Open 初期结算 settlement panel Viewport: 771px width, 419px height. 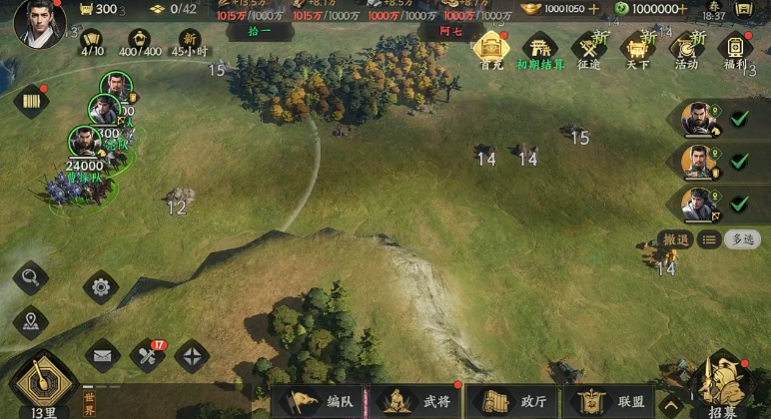click(x=541, y=48)
